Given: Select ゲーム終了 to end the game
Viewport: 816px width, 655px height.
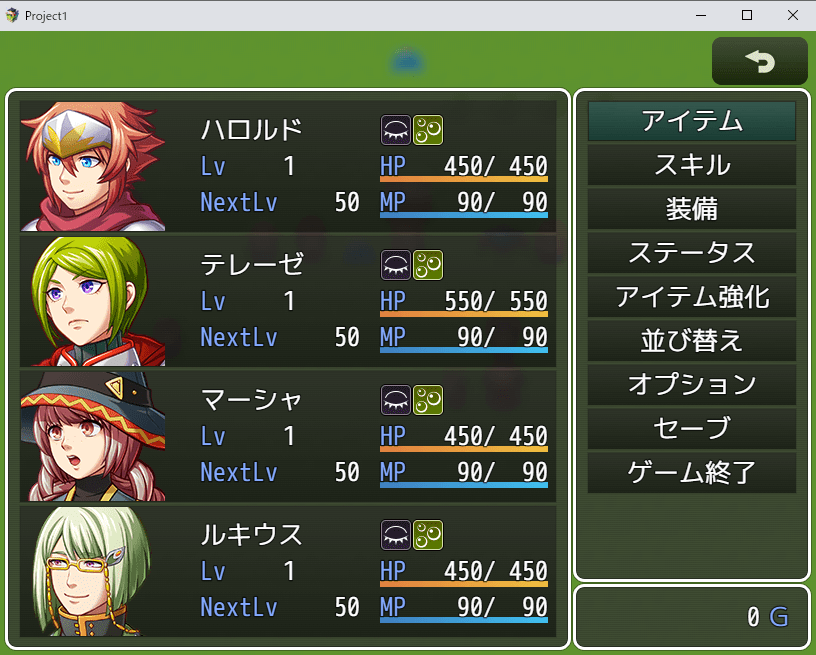Looking at the screenshot, I should pos(691,473).
